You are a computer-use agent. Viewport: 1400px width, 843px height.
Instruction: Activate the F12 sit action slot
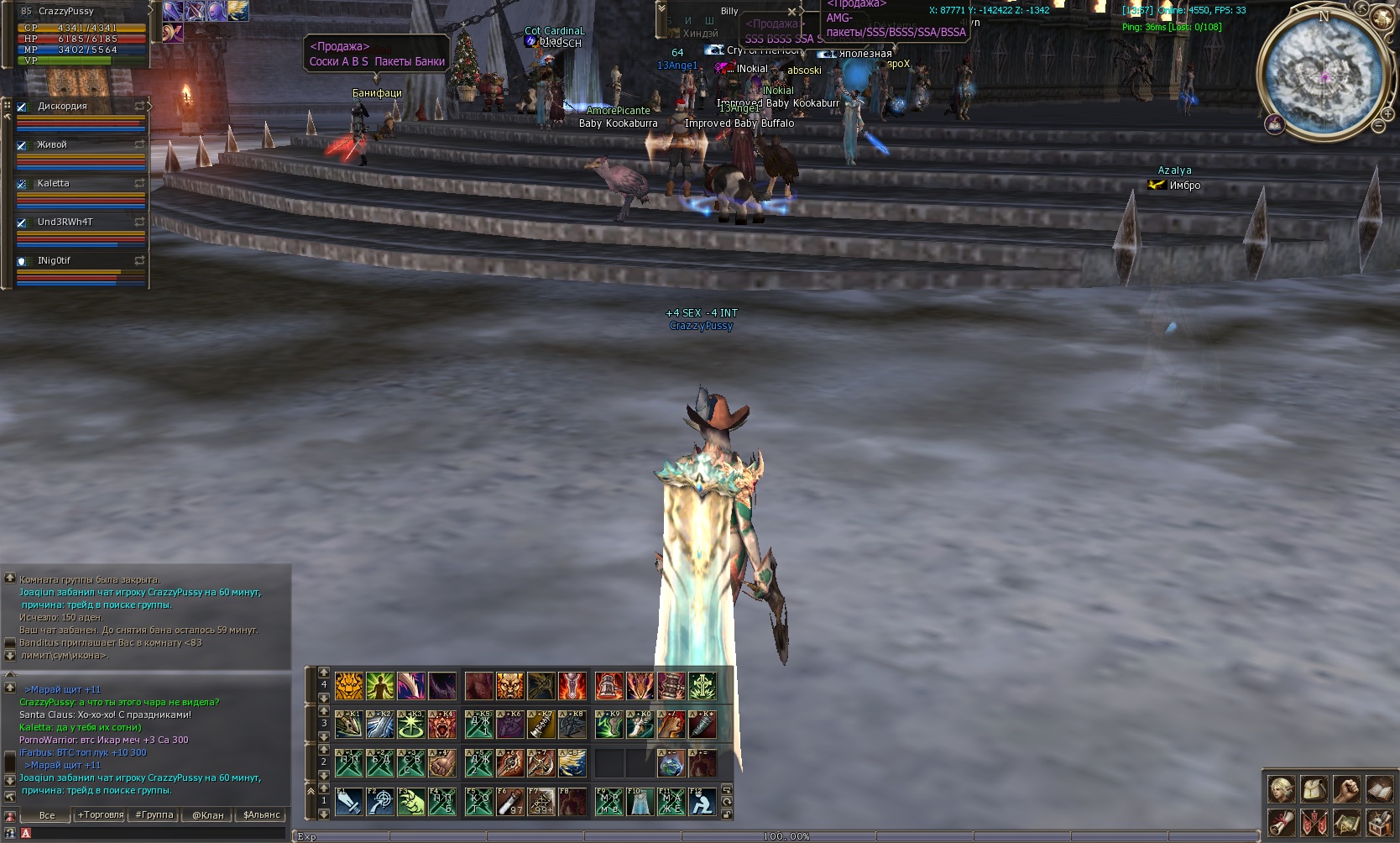[702, 803]
